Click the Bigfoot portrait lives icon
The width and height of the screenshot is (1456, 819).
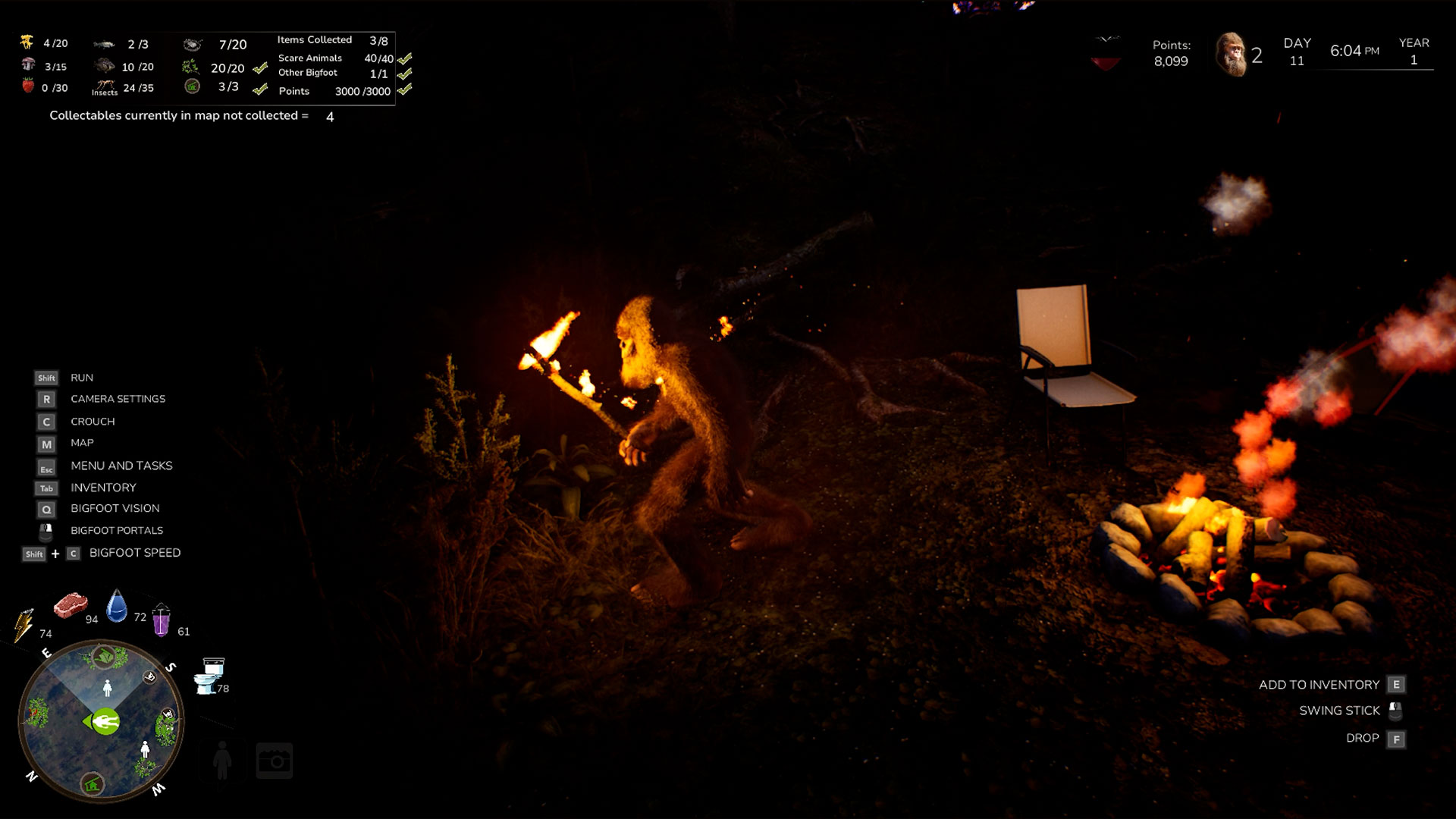click(x=1231, y=55)
